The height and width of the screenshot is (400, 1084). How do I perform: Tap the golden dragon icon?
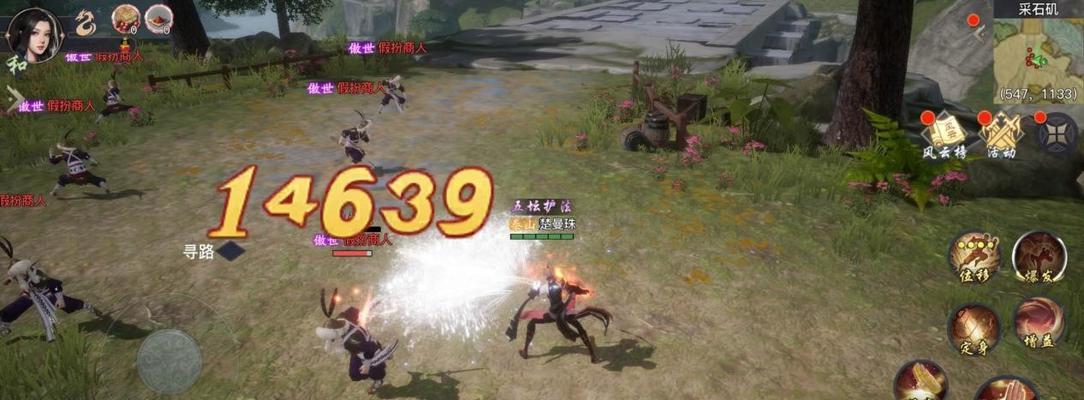[87, 22]
